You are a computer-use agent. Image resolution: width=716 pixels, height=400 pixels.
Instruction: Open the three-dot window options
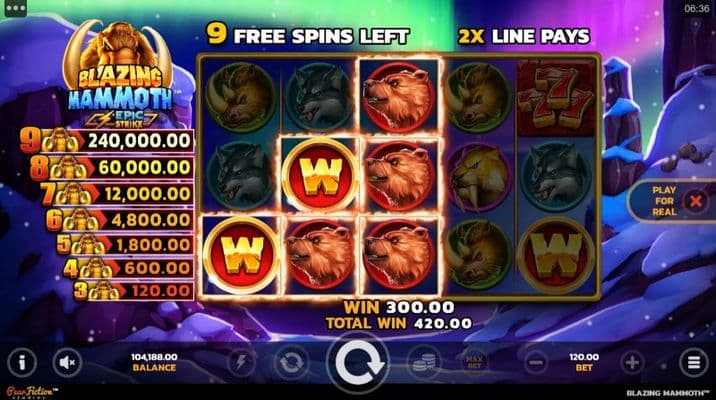[14, 7]
